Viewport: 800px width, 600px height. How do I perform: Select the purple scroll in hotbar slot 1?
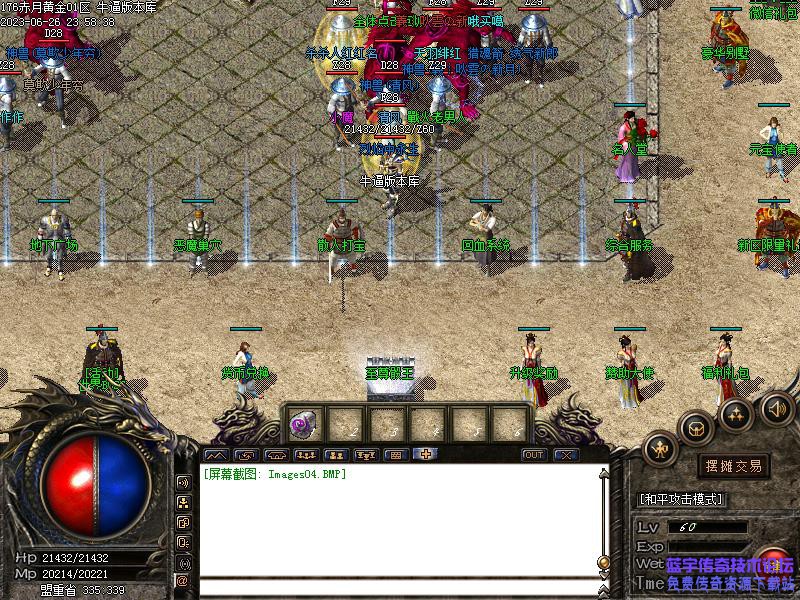point(301,424)
